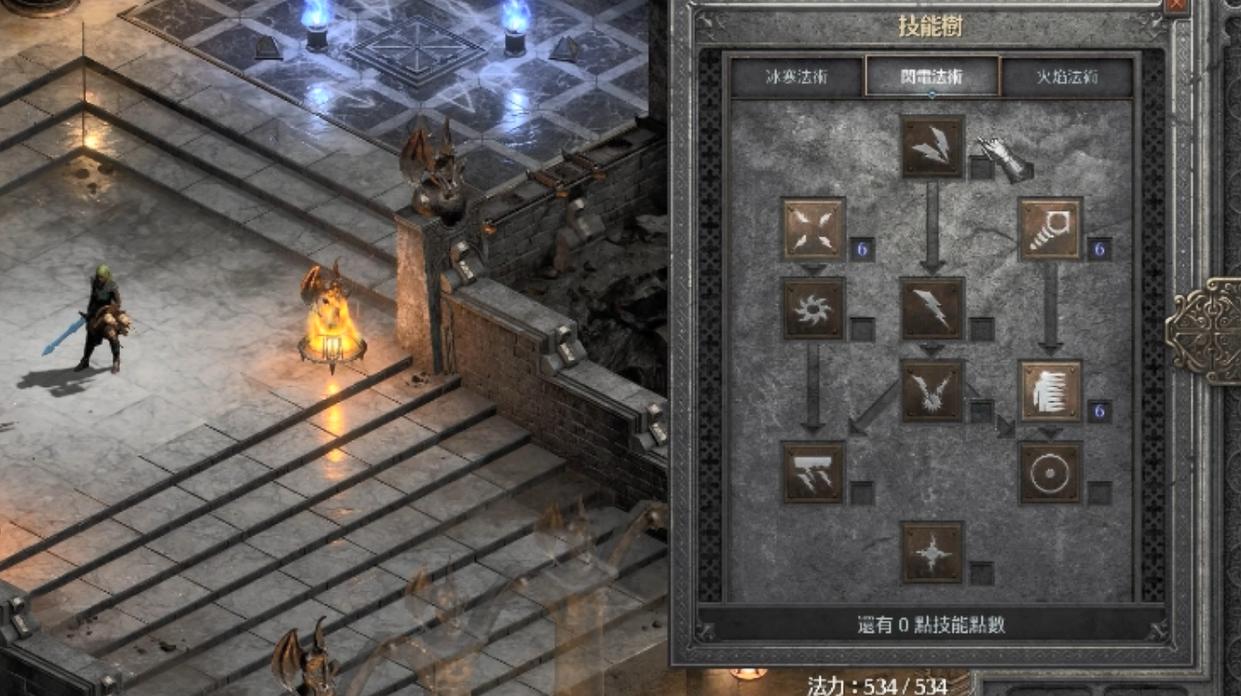This screenshot has height=696, width=1241.
Task: Open the 火焰法術 fire spells tab
Action: pos(1067,77)
